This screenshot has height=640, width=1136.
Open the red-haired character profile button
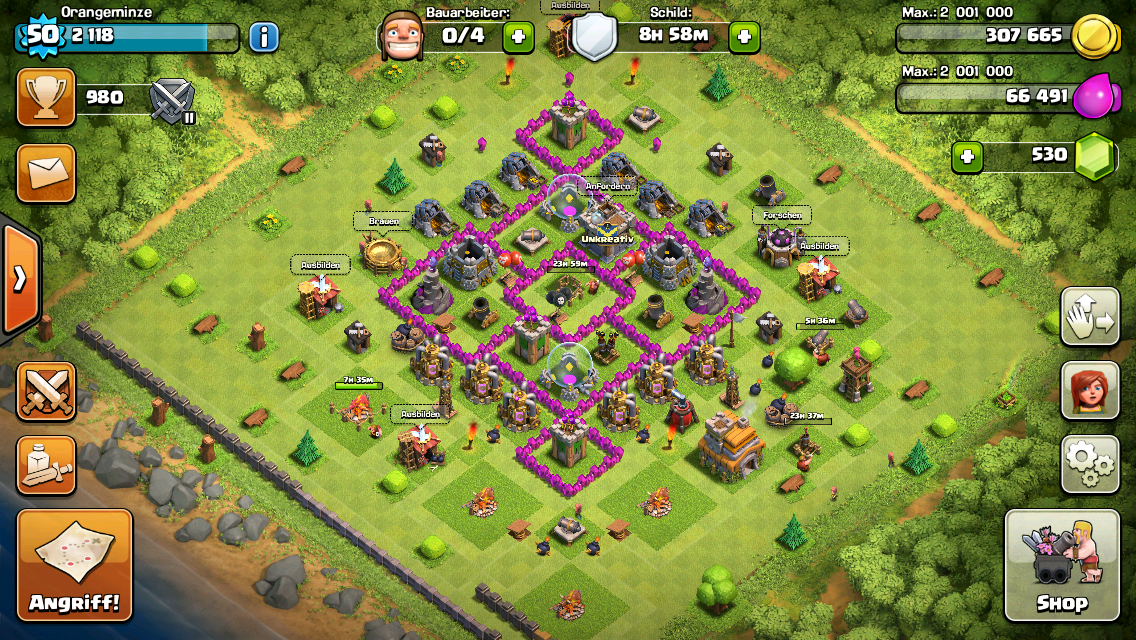[1090, 389]
